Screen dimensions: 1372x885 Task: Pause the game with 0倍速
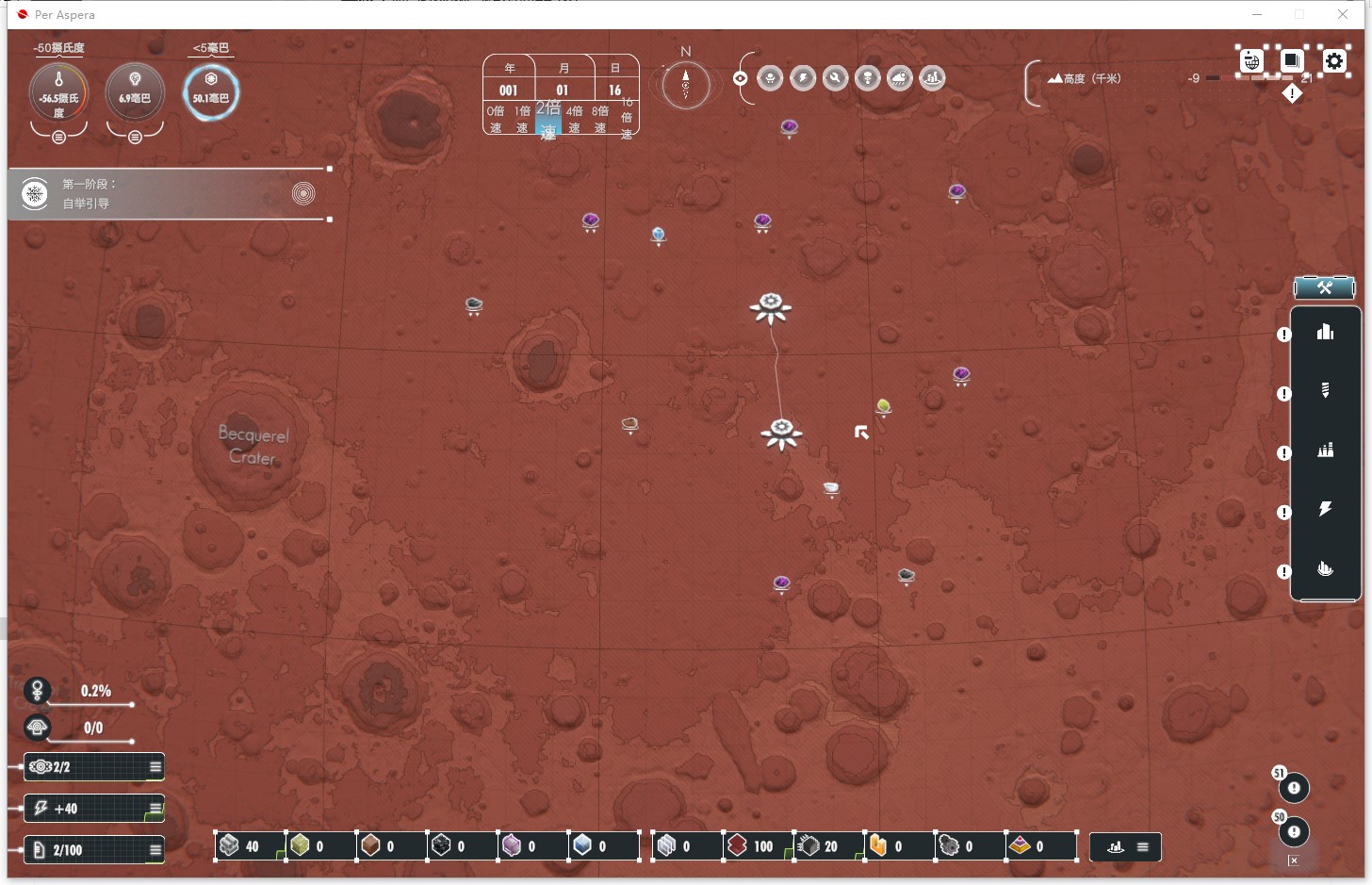(496, 119)
